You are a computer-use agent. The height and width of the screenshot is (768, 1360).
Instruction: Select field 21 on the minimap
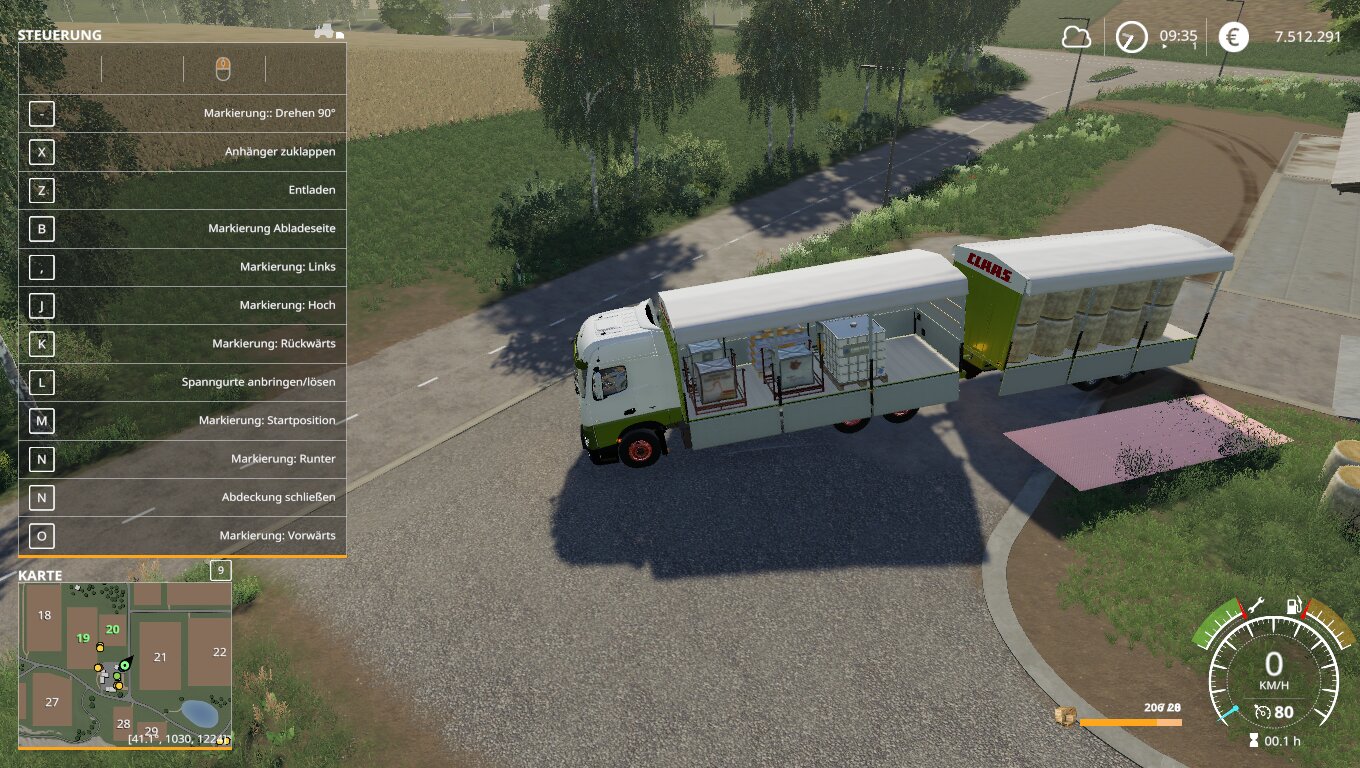click(x=160, y=656)
